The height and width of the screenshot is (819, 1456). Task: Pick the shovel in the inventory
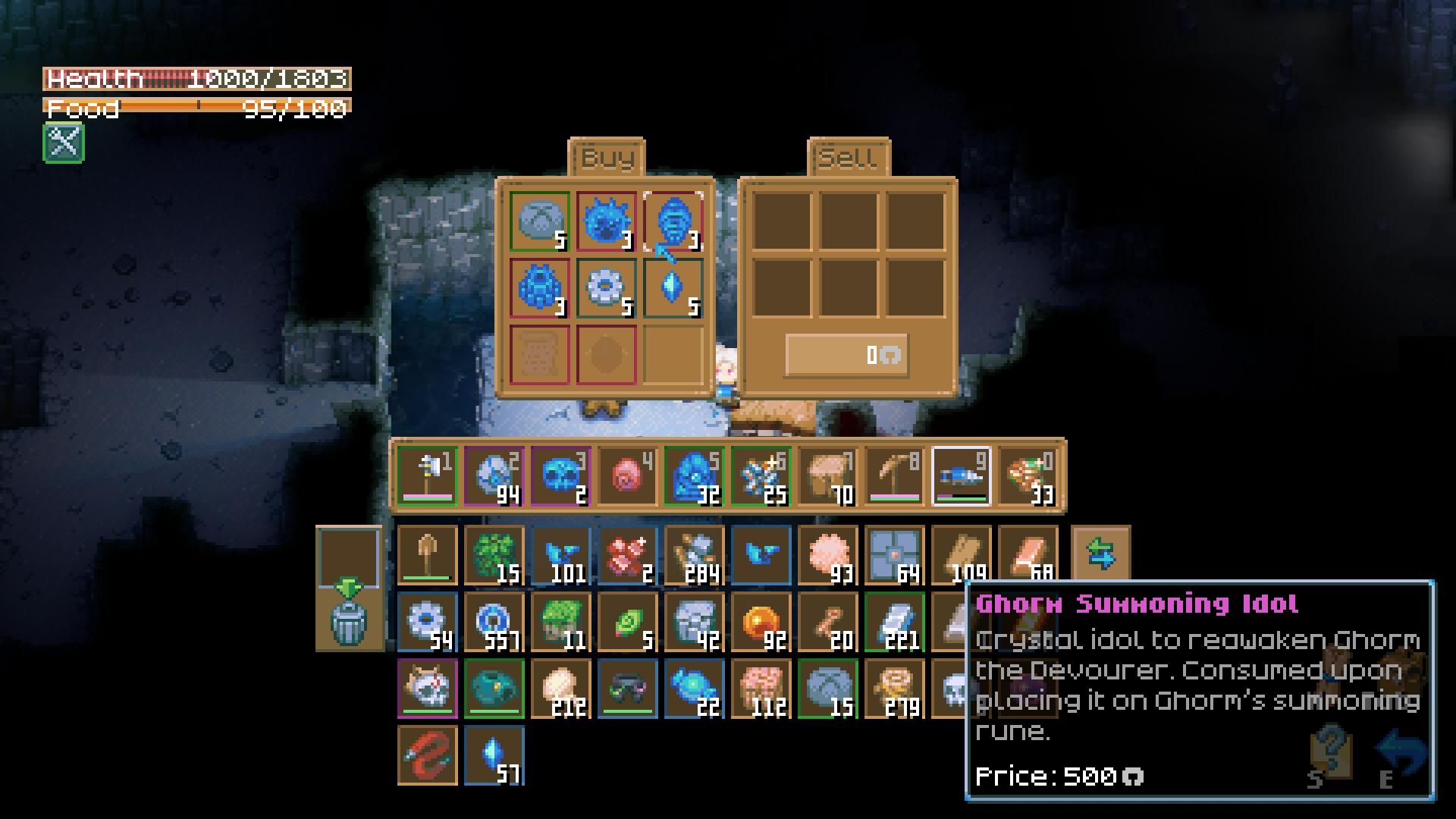click(x=427, y=555)
